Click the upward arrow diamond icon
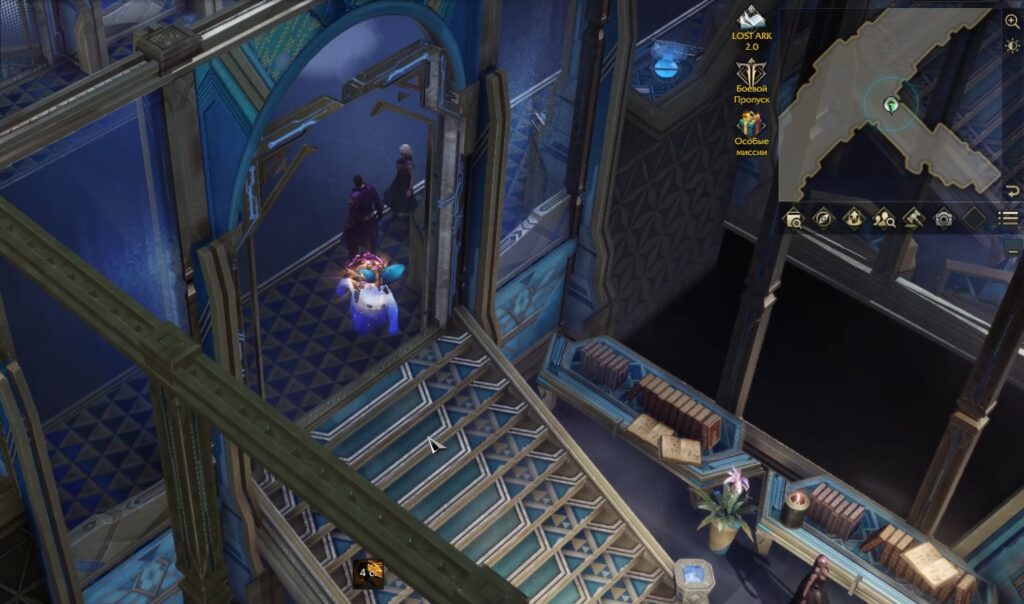 853,218
